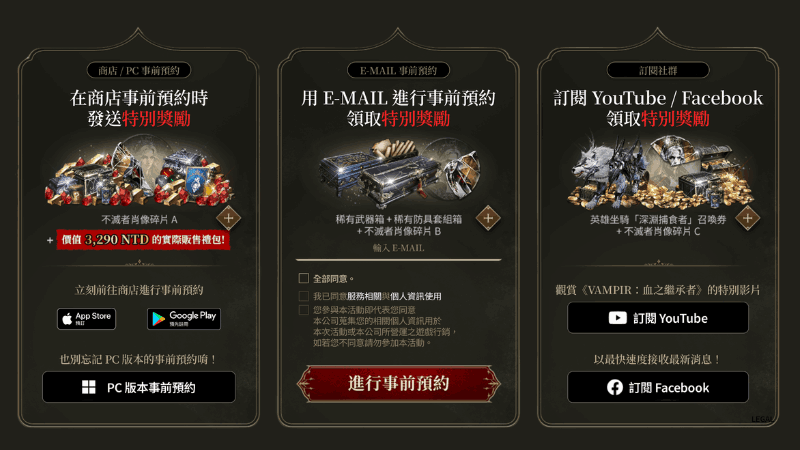Check the 我已同意服務相關 agreement box
Image resolution: width=800 pixels, height=450 pixels.
pyautogui.click(x=304, y=297)
